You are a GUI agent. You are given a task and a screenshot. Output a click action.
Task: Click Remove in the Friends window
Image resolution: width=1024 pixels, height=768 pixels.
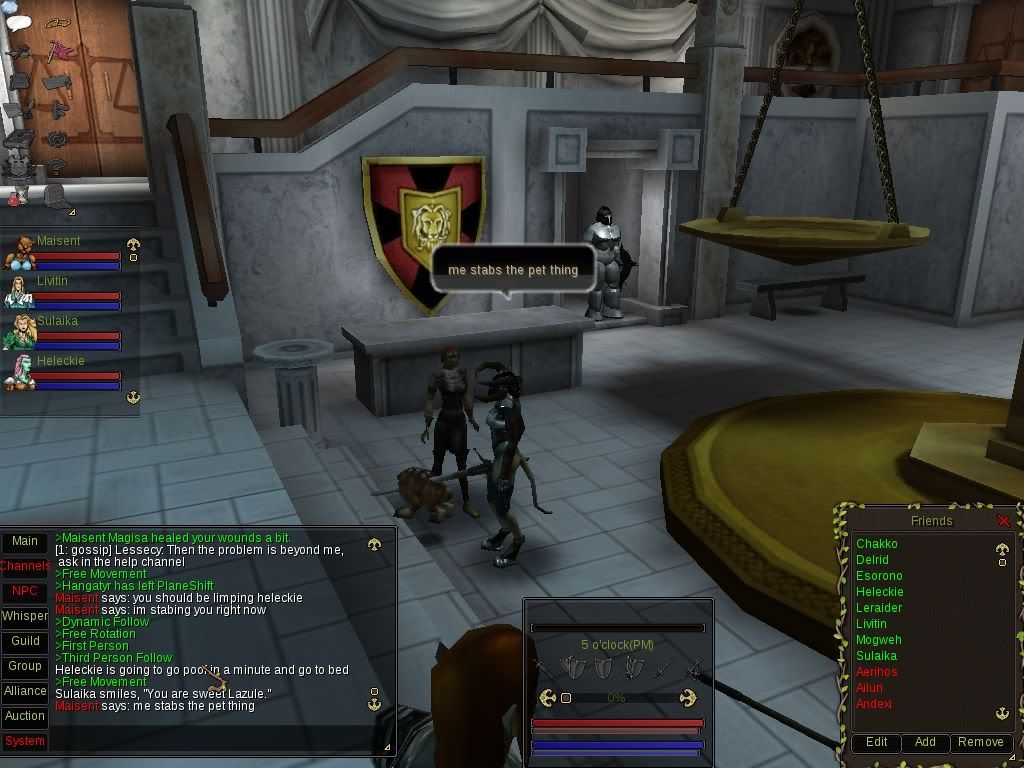tap(980, 742)
